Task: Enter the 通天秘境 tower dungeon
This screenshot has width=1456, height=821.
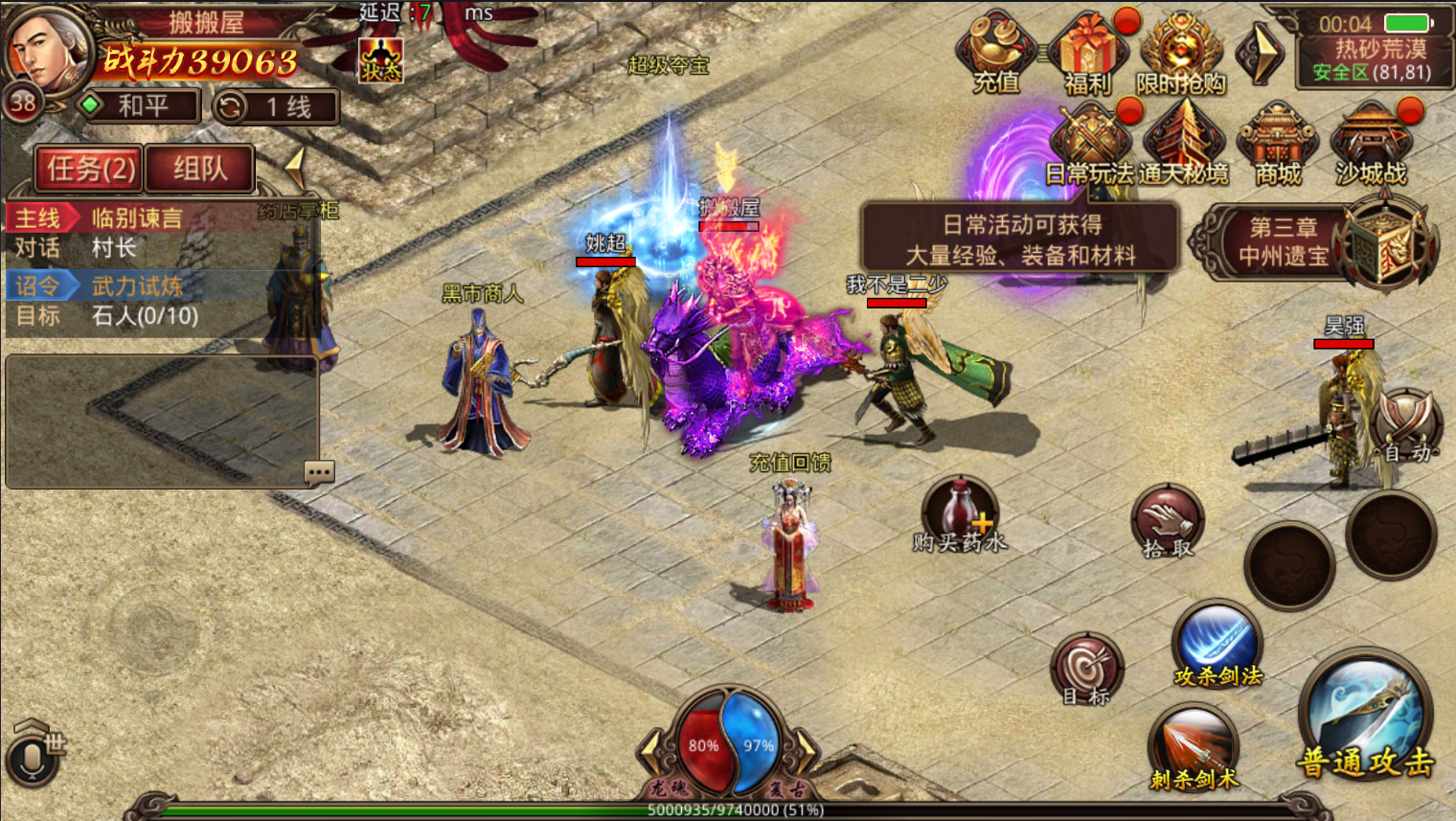Action: (1183, 146)
